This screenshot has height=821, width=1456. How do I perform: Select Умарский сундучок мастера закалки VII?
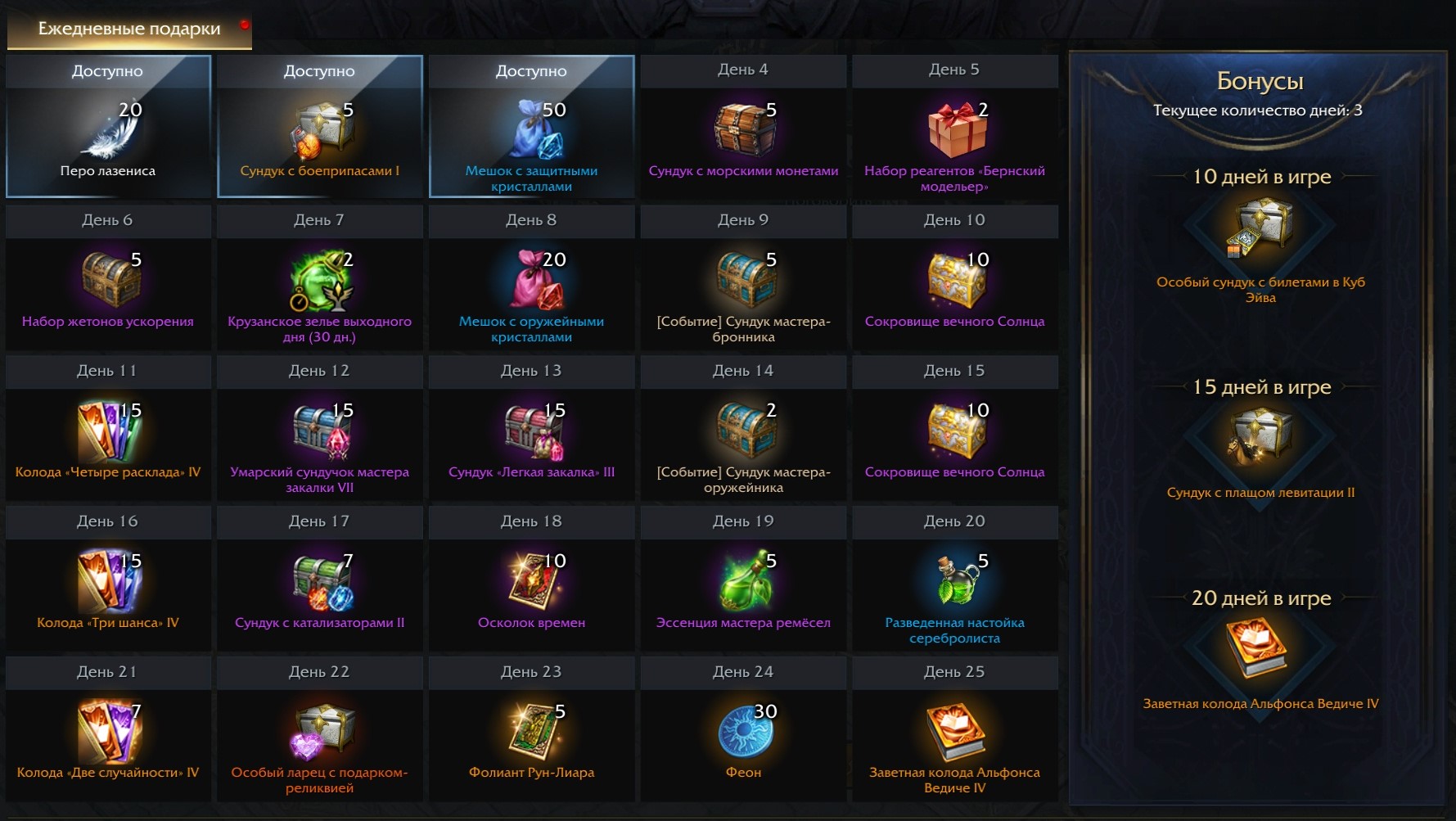[x=320, y=432]
